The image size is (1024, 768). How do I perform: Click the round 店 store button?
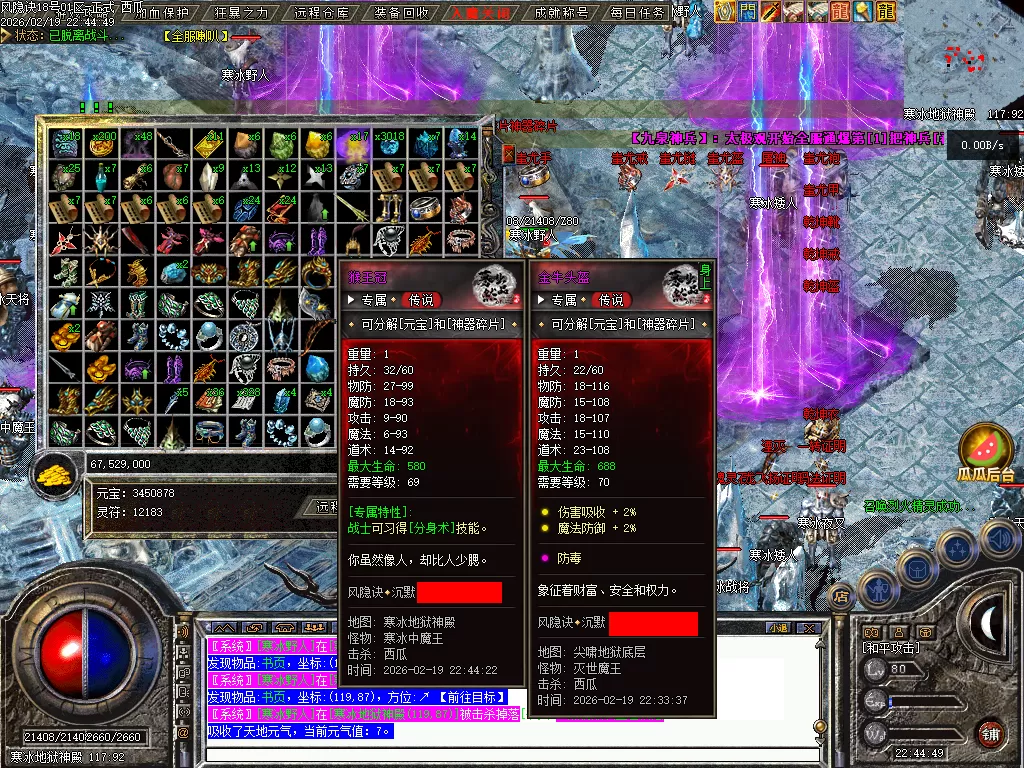841,597
